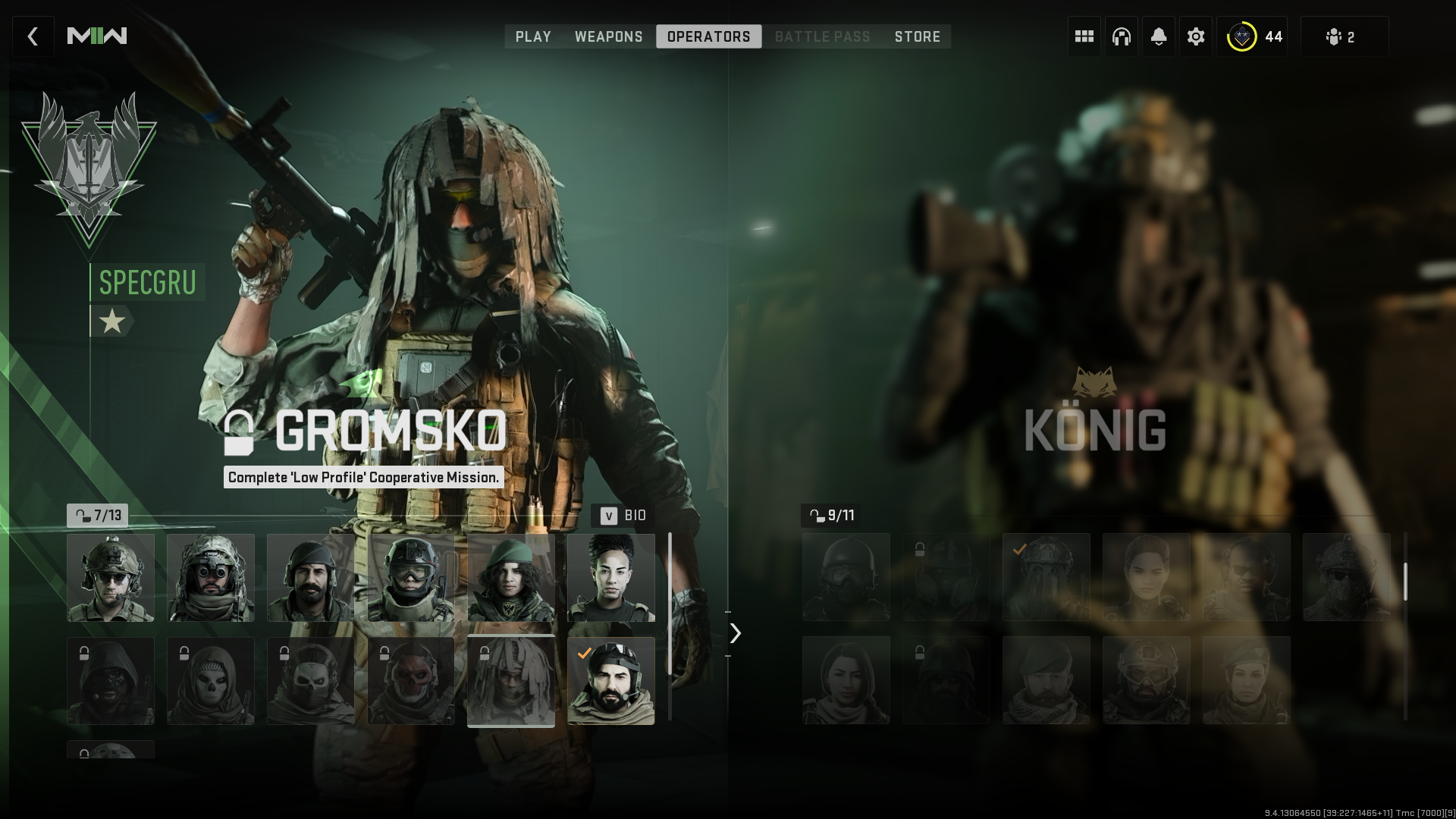Viewport: 1456px width, 819px height.
Task: Select the ghillie-suit Gromsko thumbnail
Action: click(510, 680)
